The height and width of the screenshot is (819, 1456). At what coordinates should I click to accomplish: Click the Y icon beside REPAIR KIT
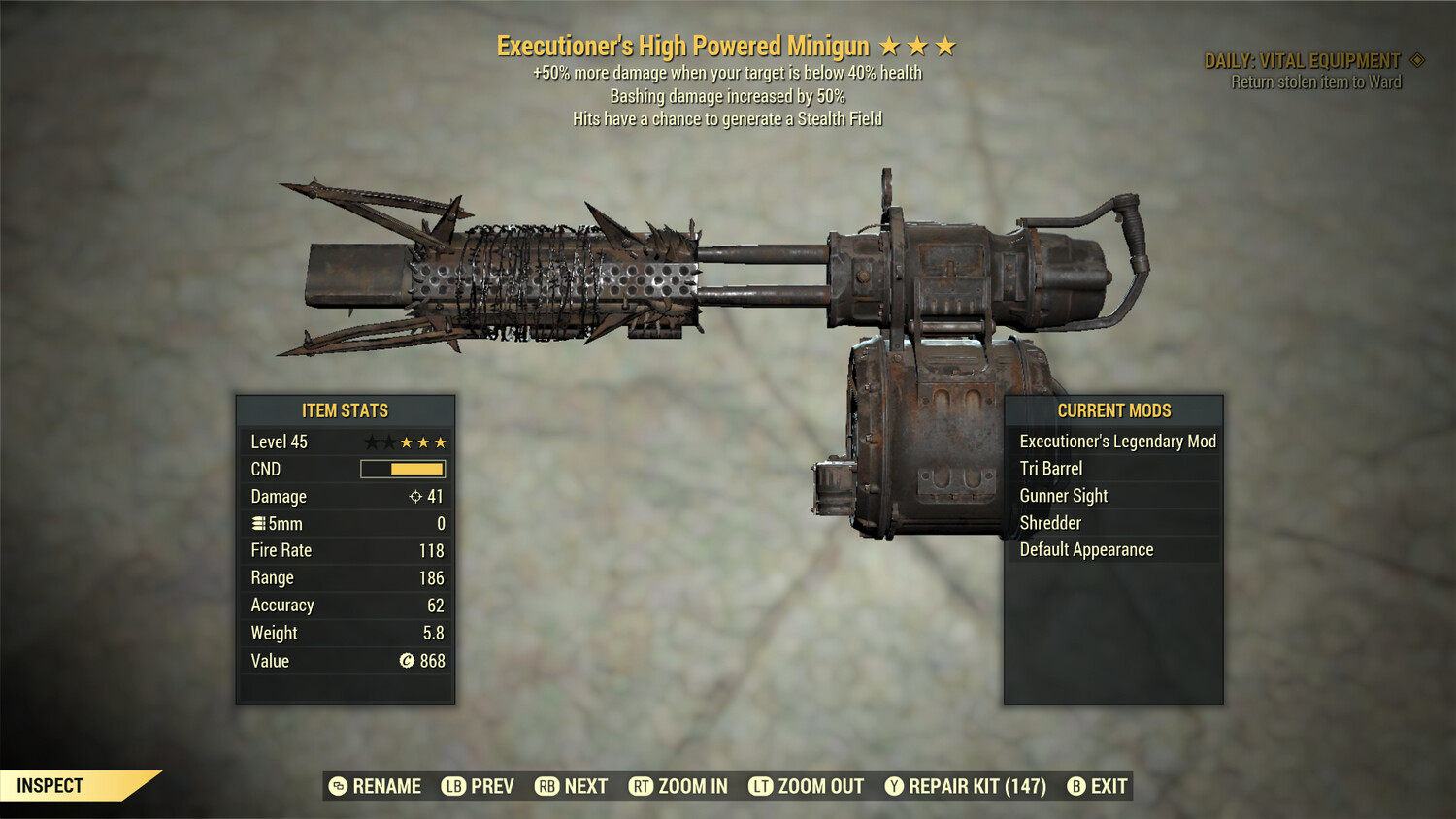pyautogui.click(x=896, y=786)
